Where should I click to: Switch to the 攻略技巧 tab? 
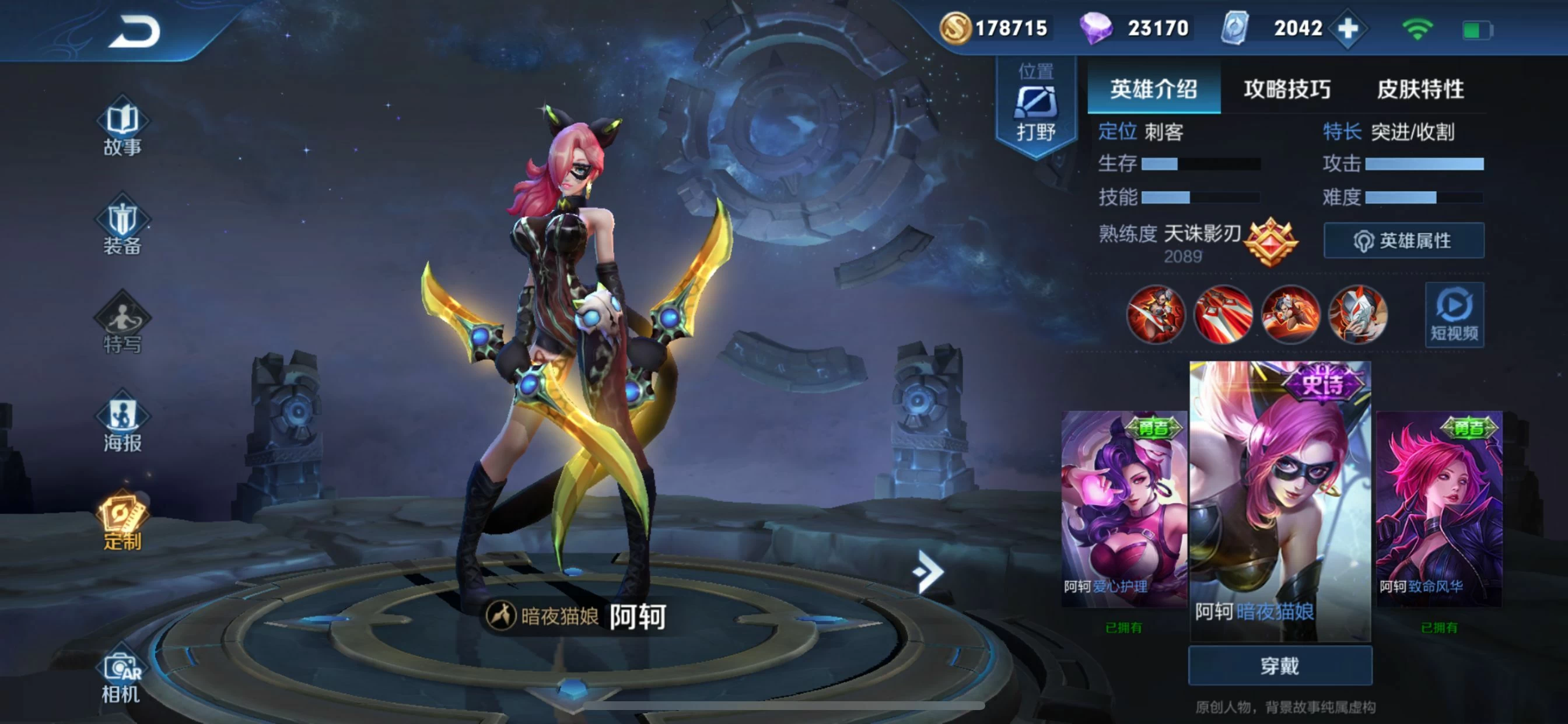tap(1287, 89)
